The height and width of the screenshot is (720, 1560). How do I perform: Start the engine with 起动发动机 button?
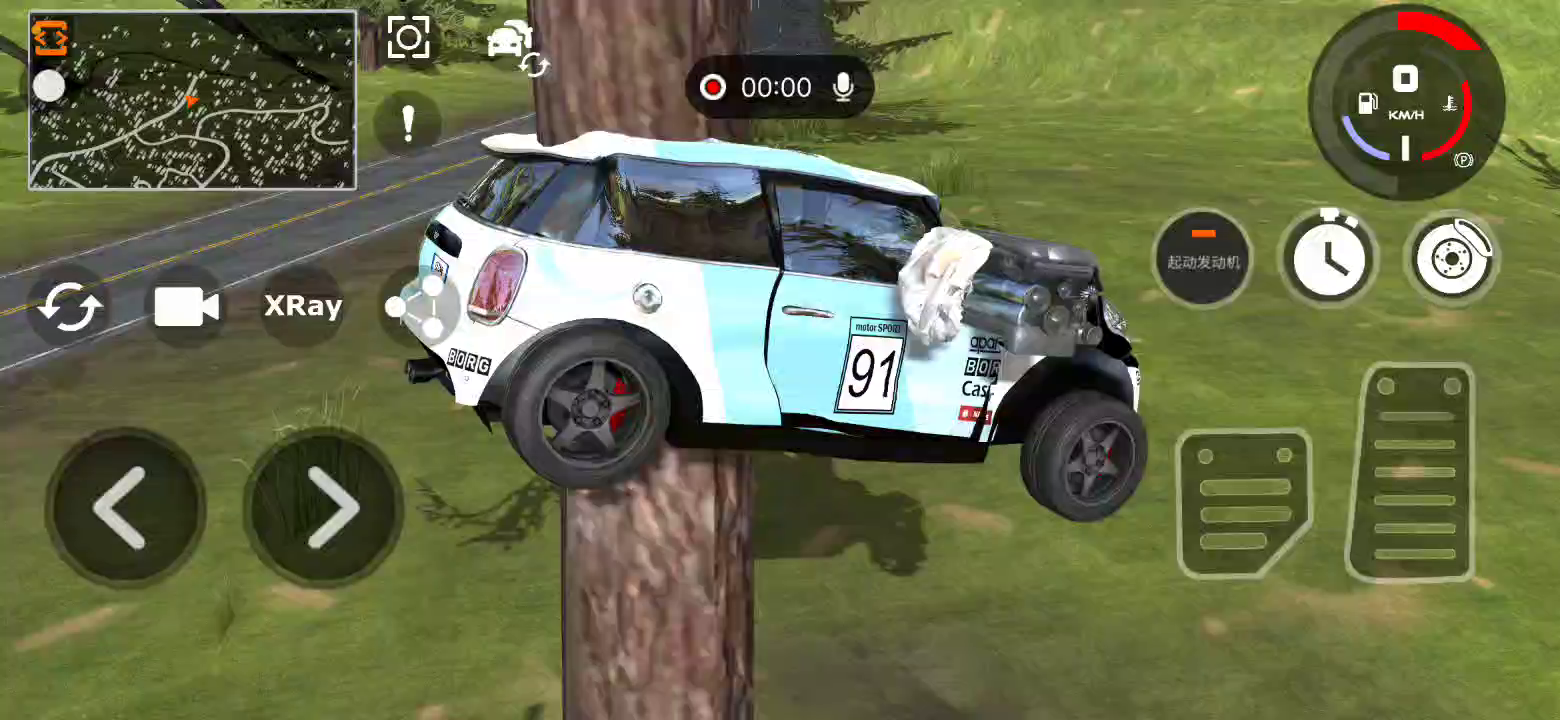1203,257
